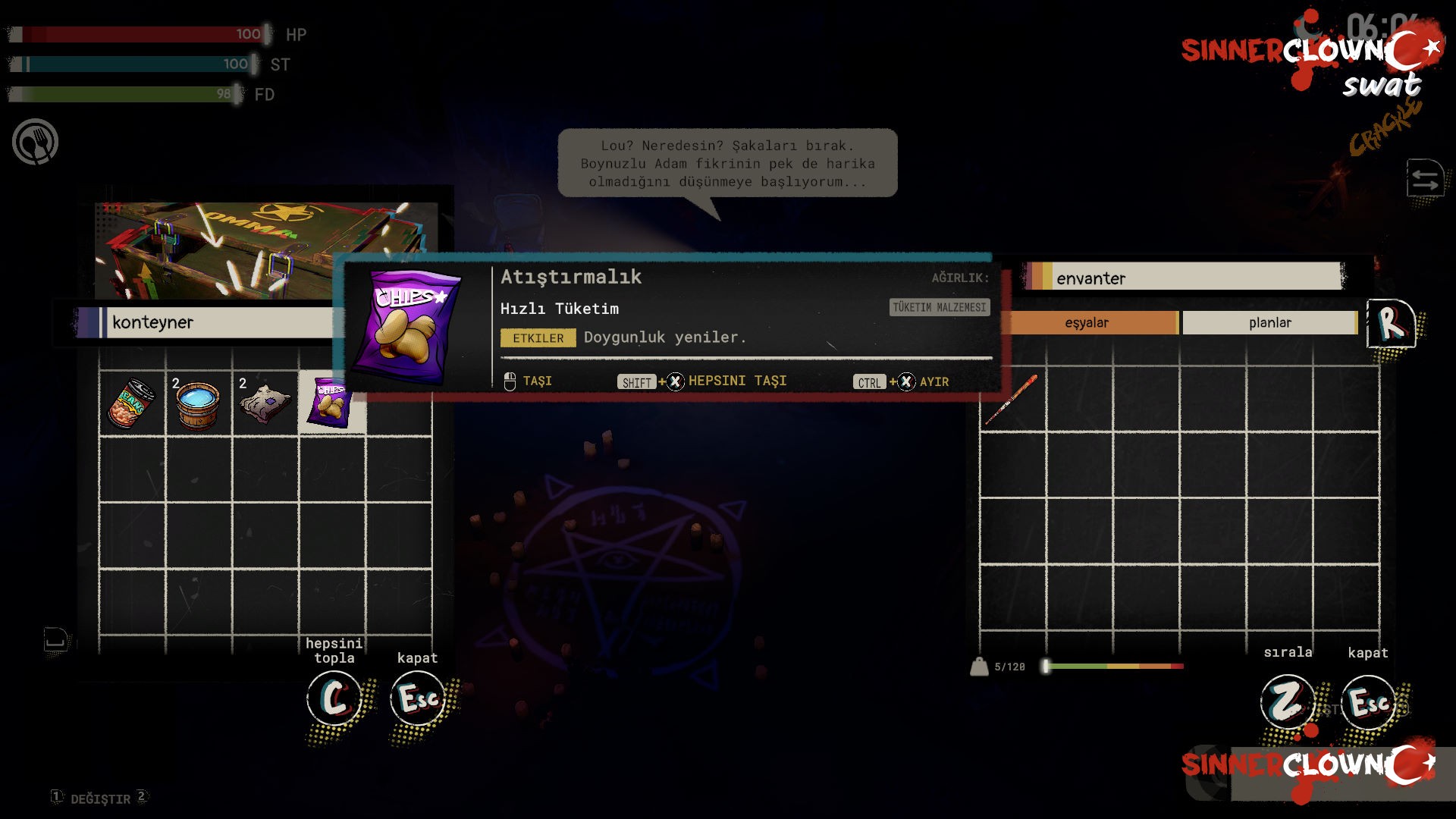Image resolution: width=1456 pixels, height=819 pixels.
Task: Open the planlar tab
Action: tap(1269, 322)
